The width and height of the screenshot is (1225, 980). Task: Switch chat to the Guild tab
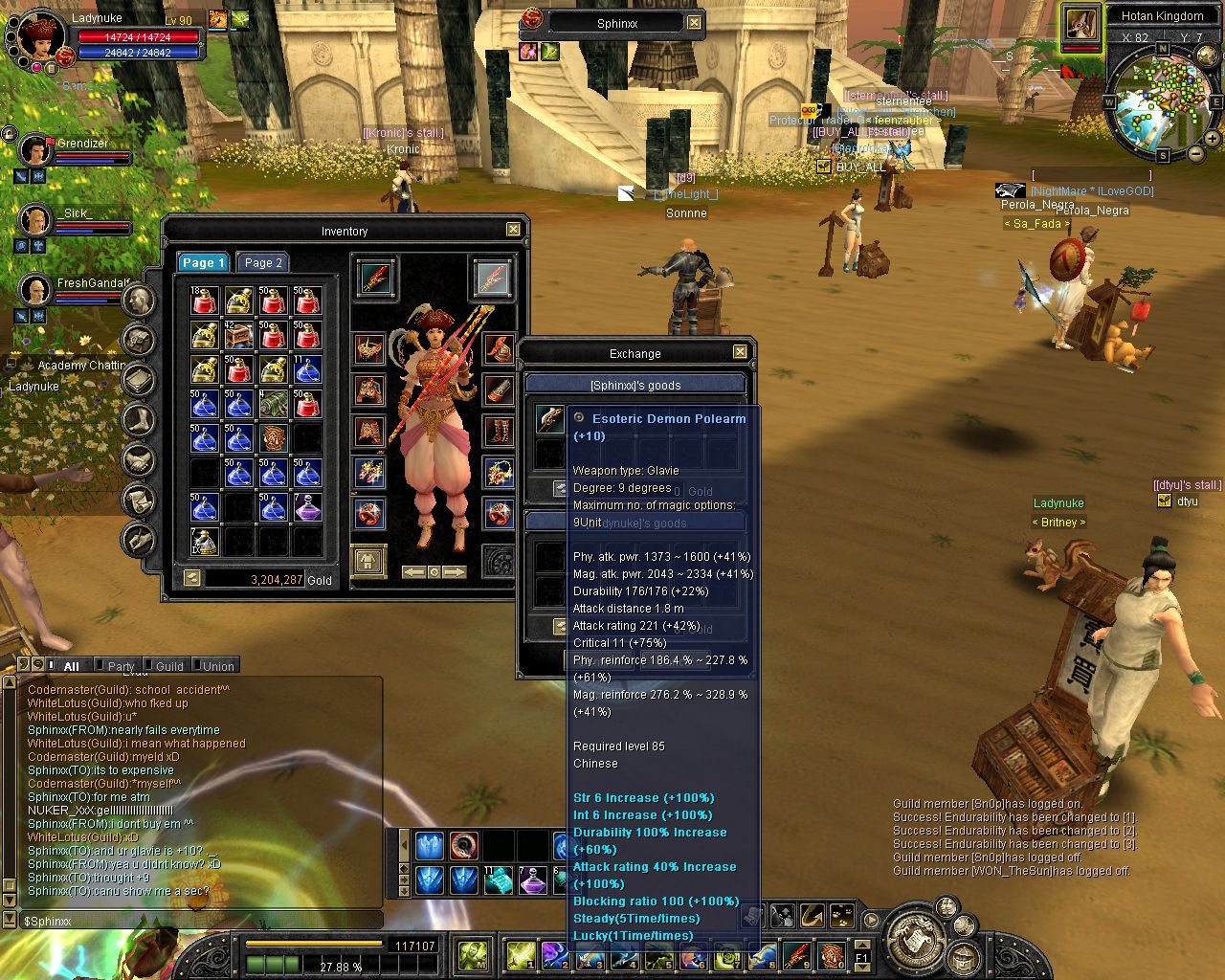[169, 666]
